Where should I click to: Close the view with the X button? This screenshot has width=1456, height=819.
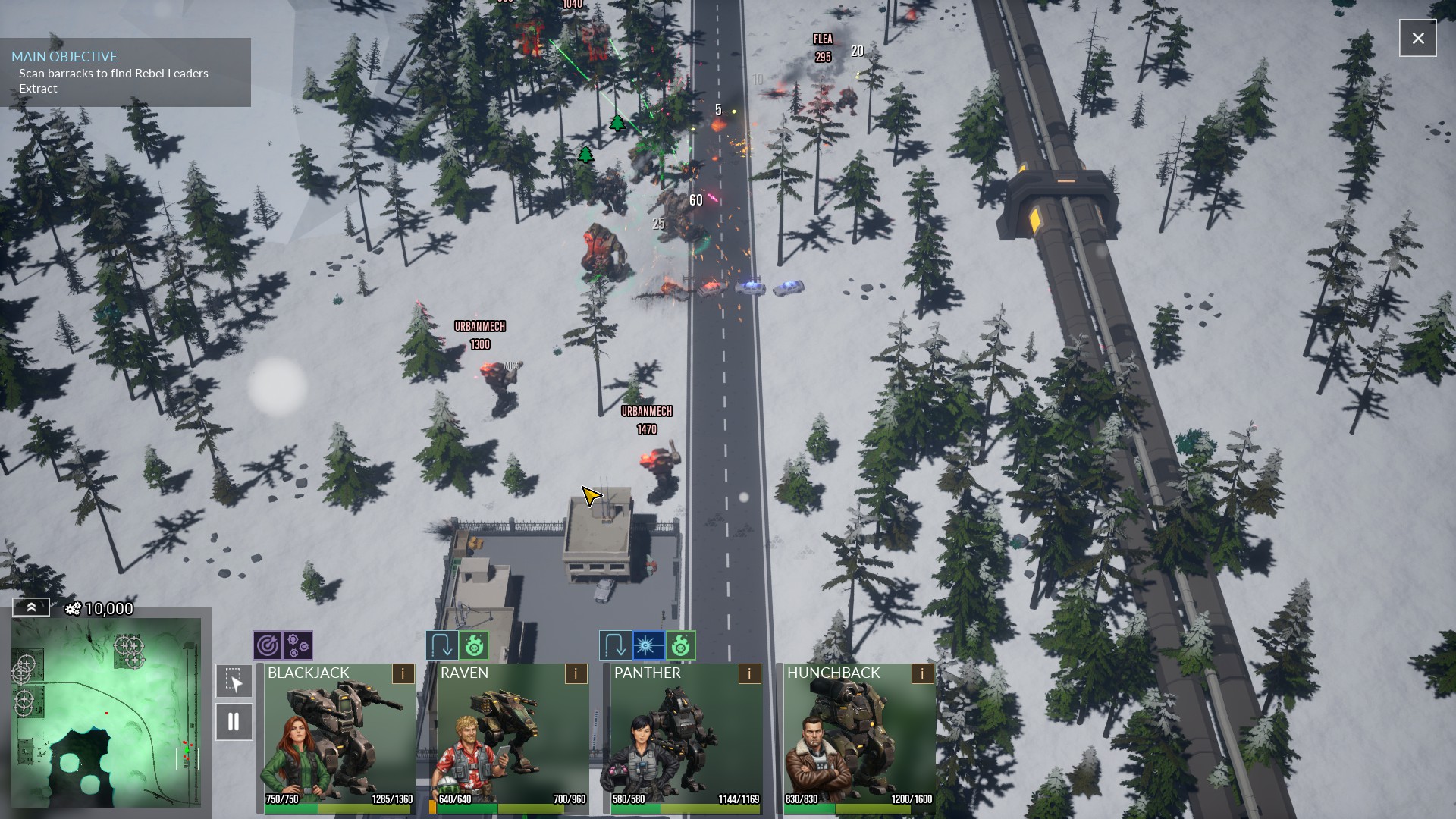tap(1417, 38)
